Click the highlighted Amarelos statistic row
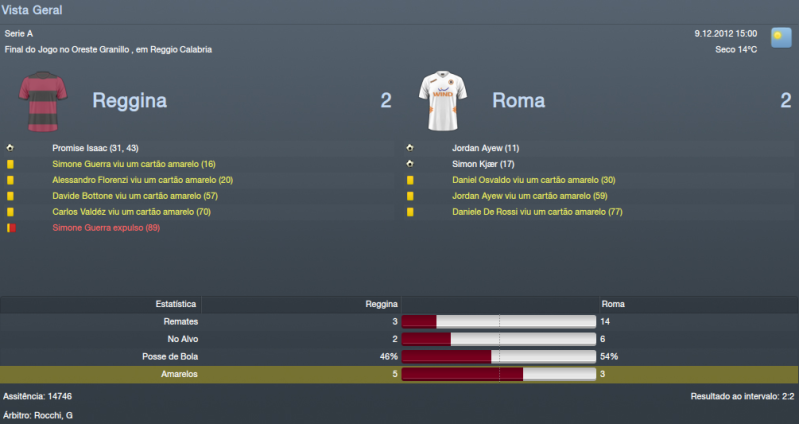 click(x=399, y=374)
